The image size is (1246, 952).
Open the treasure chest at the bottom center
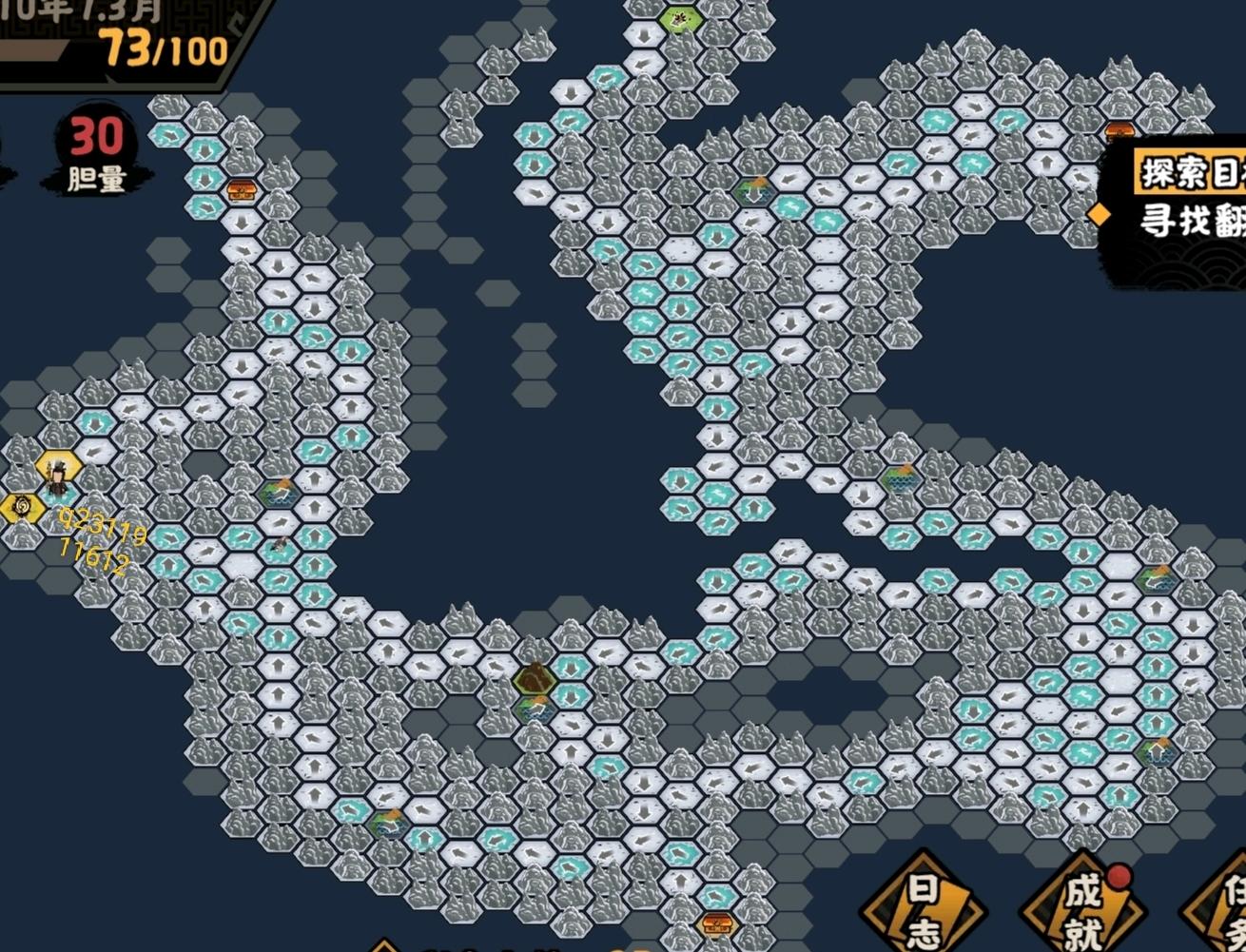717,923
